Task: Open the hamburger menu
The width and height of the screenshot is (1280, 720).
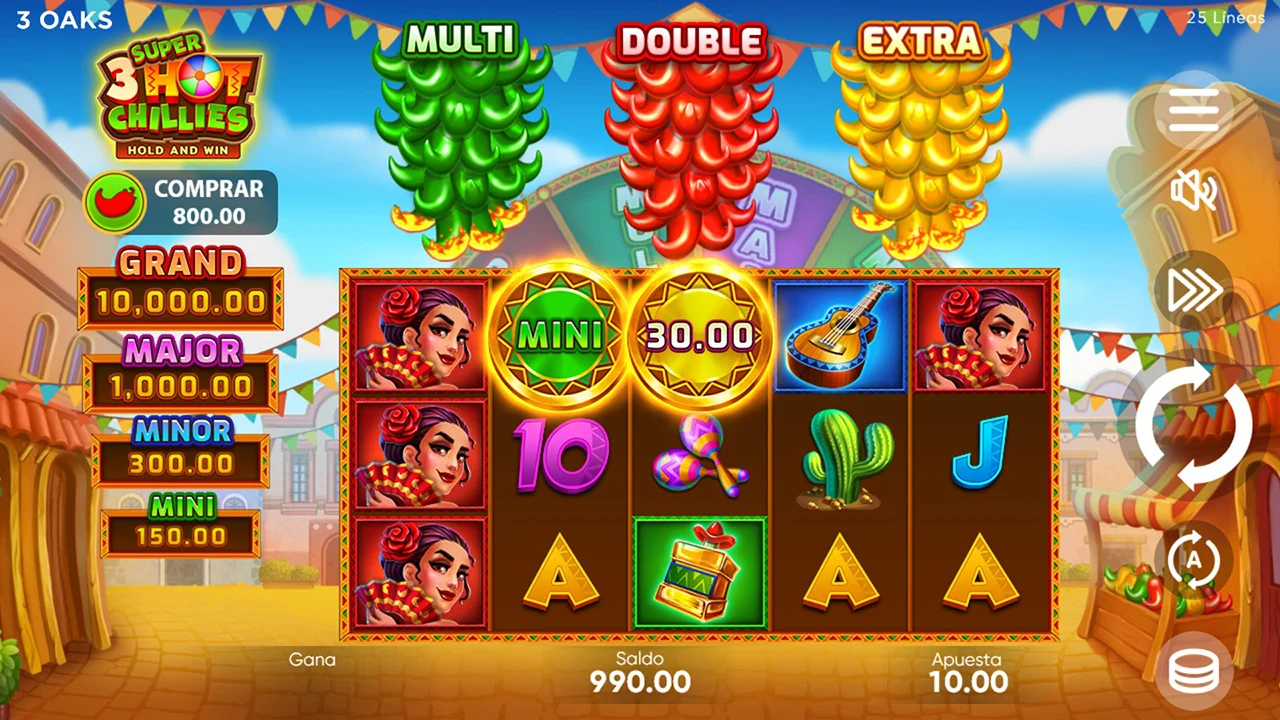Action: coord(1193,110)
